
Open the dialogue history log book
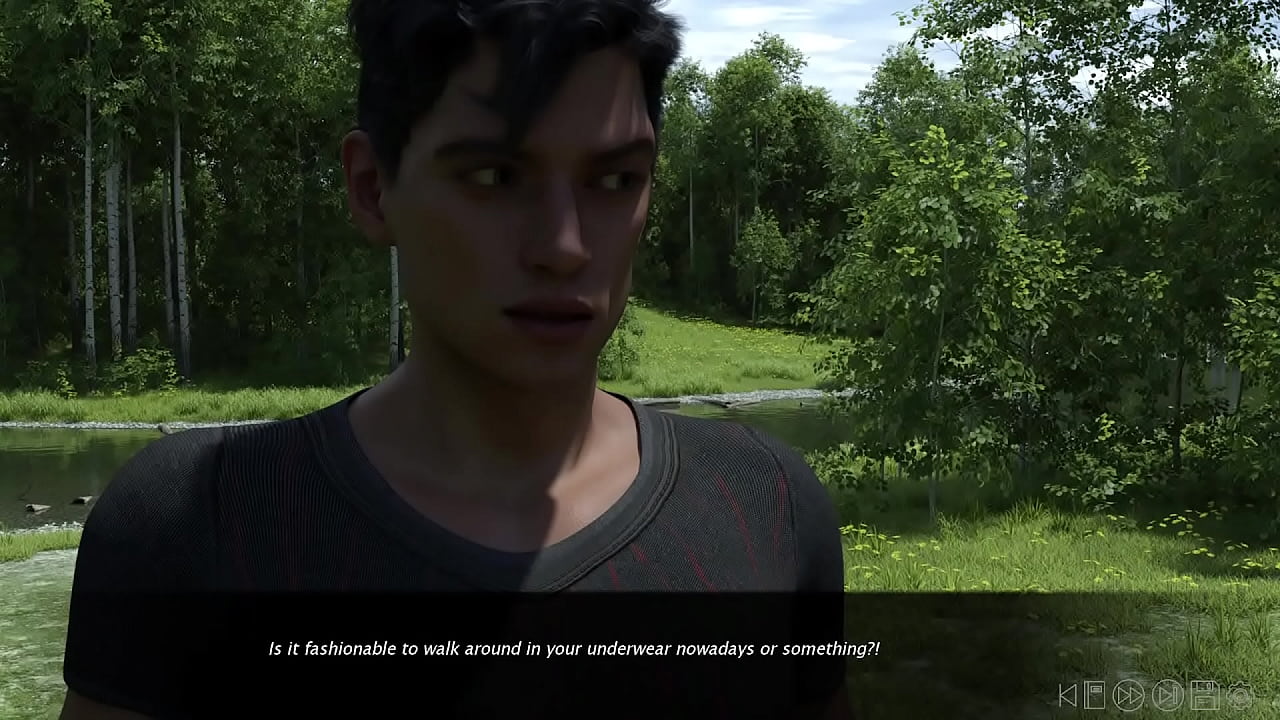[1093, 694]
